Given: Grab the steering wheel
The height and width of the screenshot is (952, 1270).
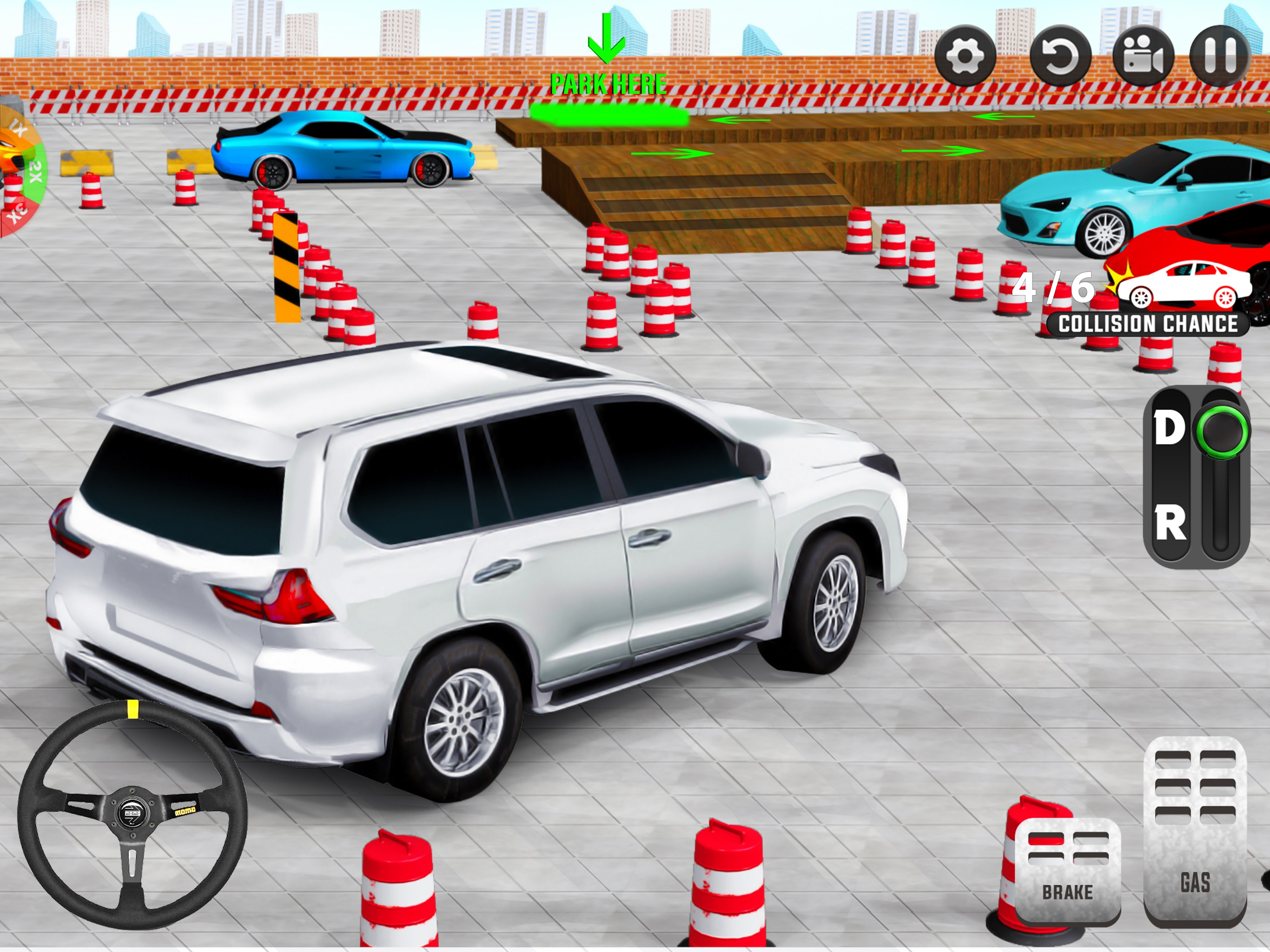Looking at the screenshot, I should coord(132,814).
